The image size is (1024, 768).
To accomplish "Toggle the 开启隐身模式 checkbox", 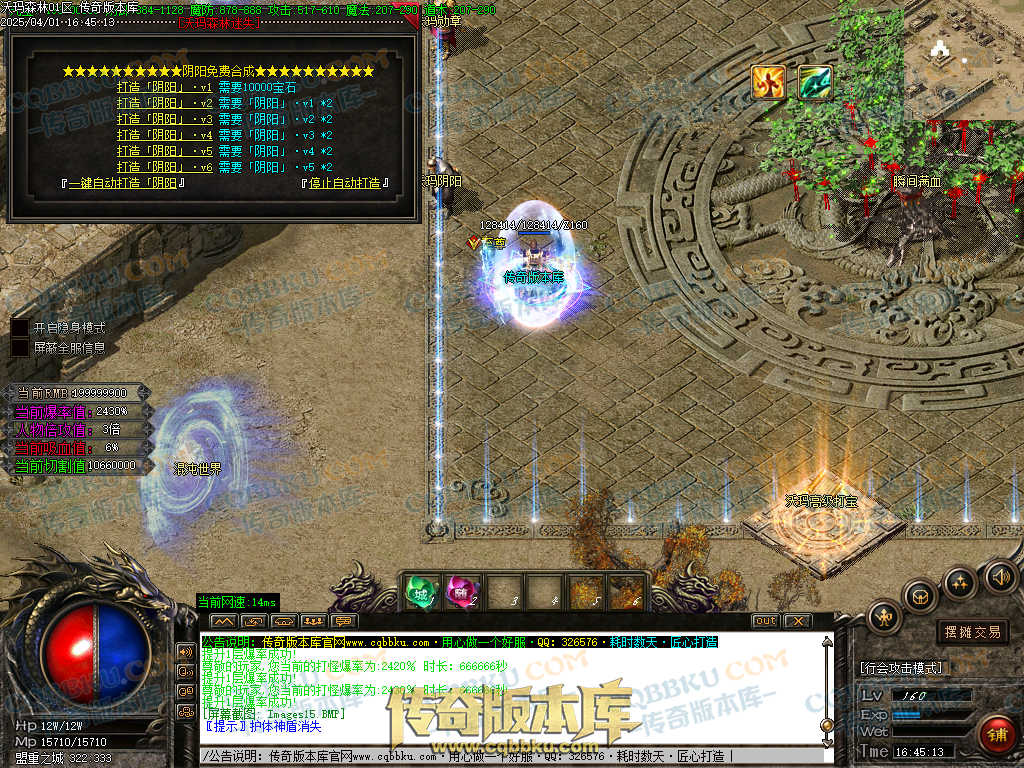I will [x=20, y=327].
